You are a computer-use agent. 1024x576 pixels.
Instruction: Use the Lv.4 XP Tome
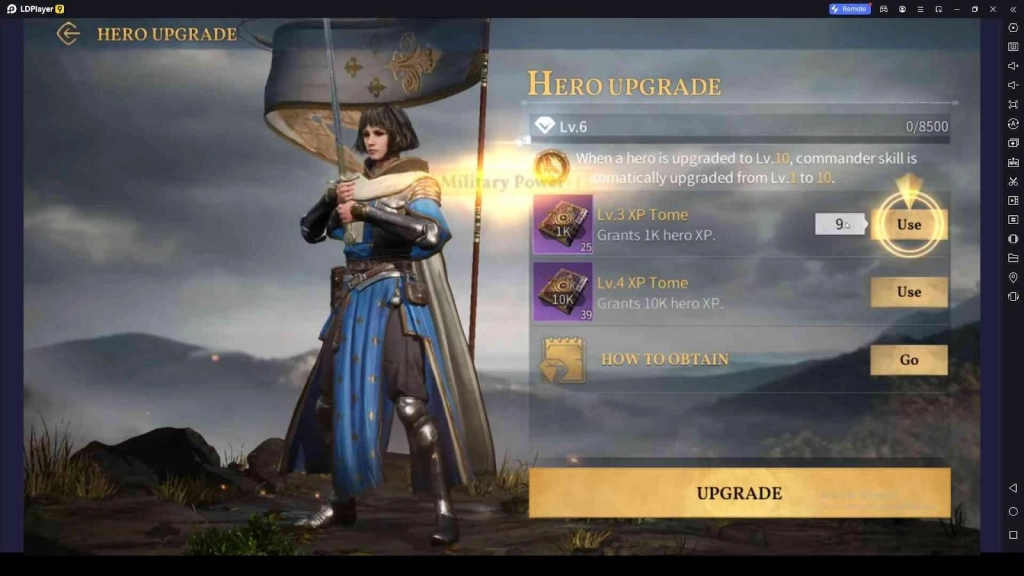(x=908, y=292)
